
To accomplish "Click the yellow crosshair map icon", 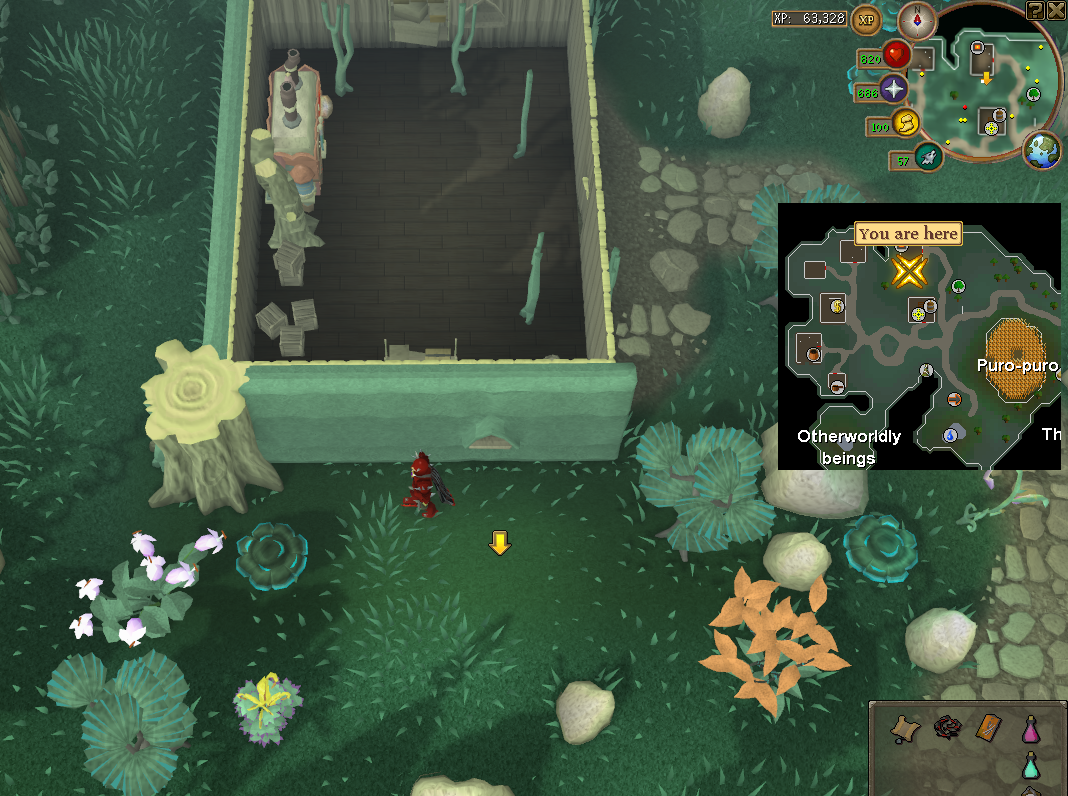I will [x=916, y=314].
